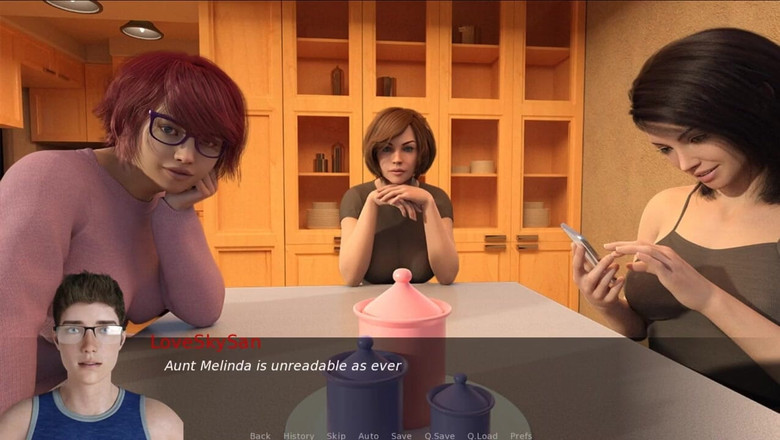Open the History log

(298, 435)
